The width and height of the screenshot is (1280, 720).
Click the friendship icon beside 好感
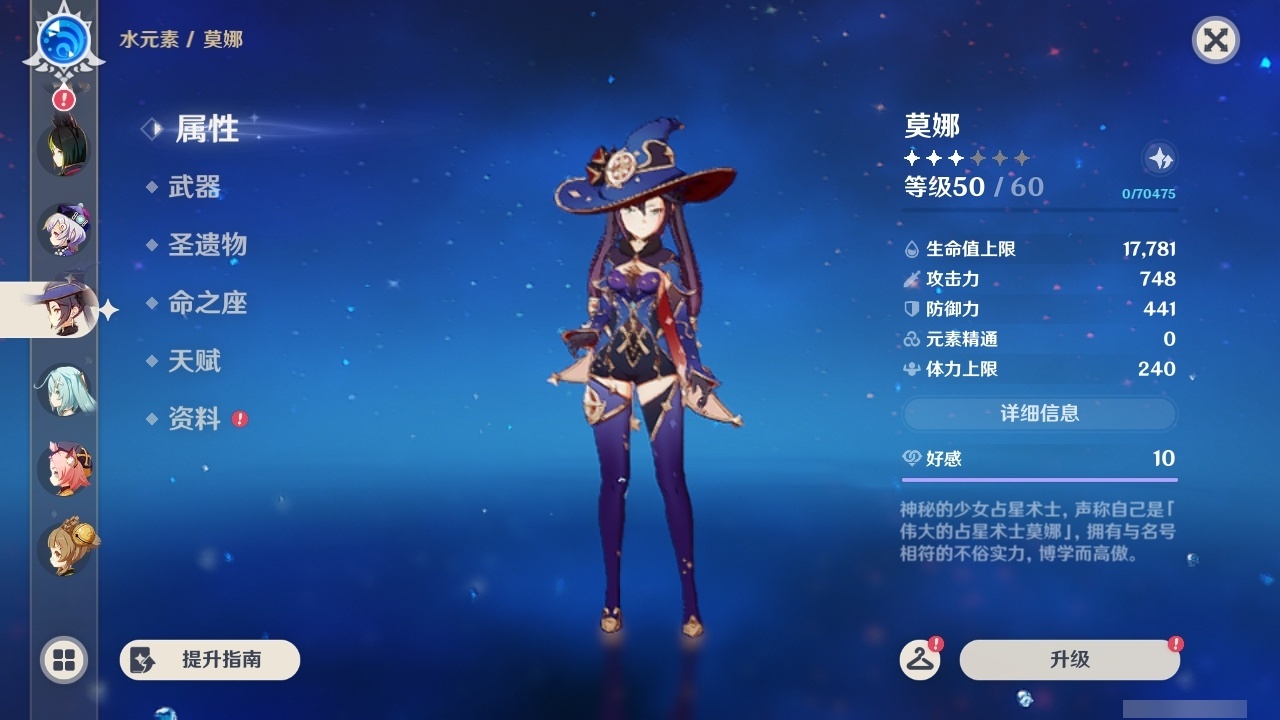click(x=911, y=456)
